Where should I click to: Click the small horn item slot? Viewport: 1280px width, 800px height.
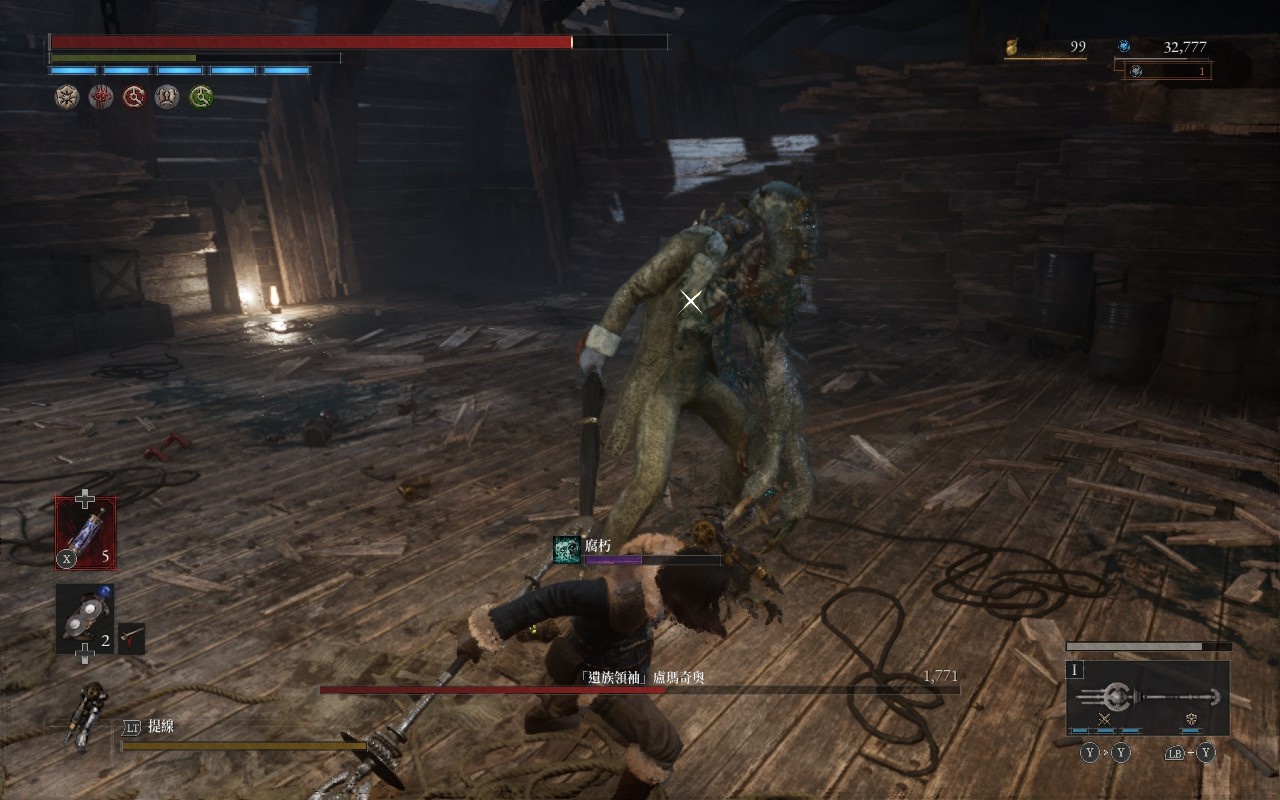(x=131, y=638)
